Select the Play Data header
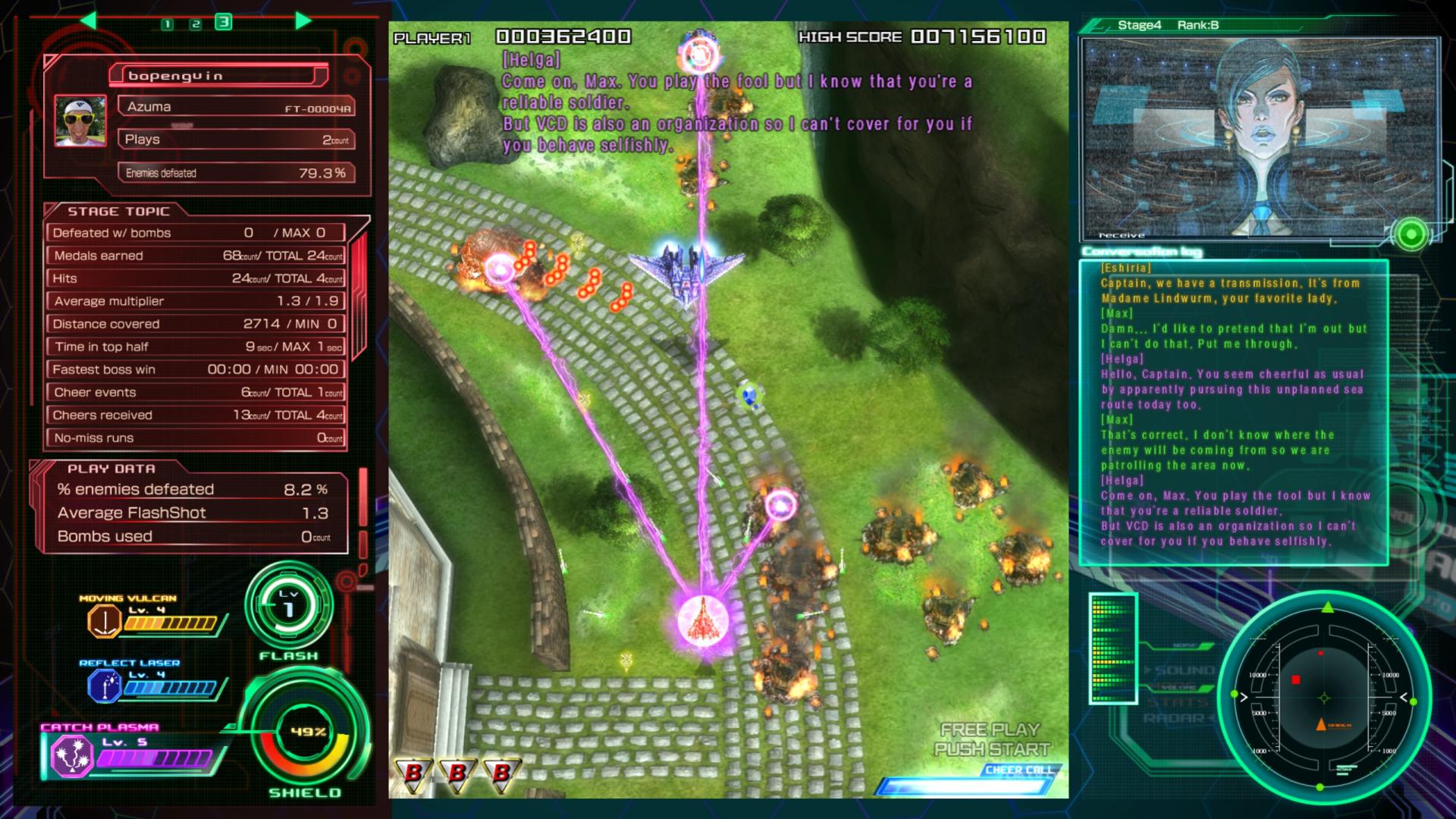The height and width of the screenshot is (819, 1456). pos(111,469)
